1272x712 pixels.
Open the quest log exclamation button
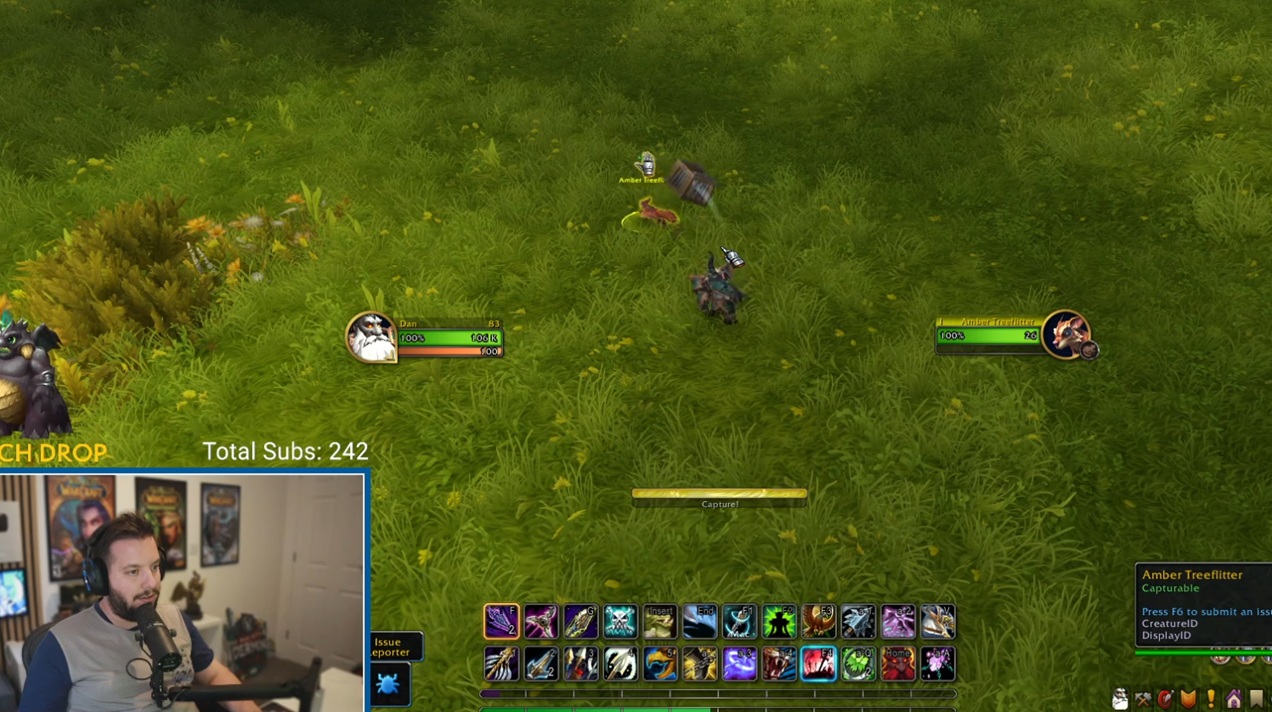click(1211, 699)
